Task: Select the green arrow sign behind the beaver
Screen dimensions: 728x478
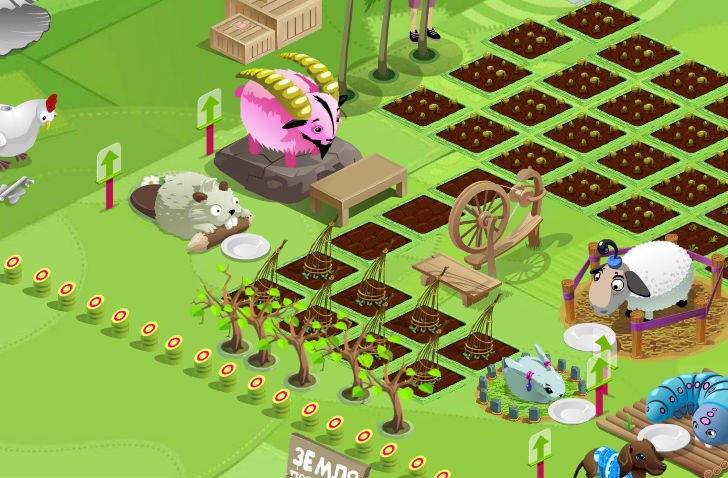Action: pyautogui.click(x=109, y=165)
